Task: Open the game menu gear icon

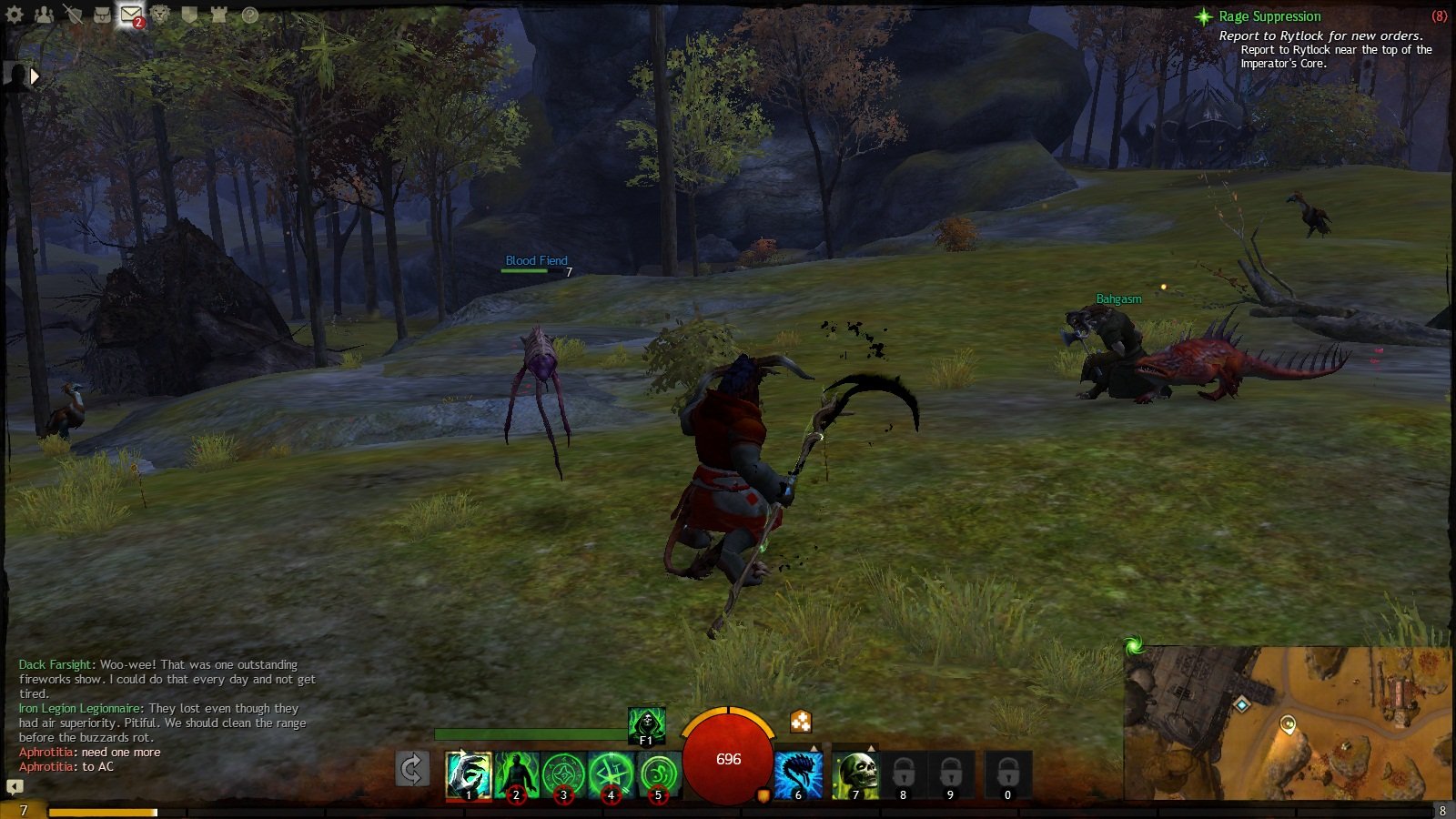Action: coord(15,15)
